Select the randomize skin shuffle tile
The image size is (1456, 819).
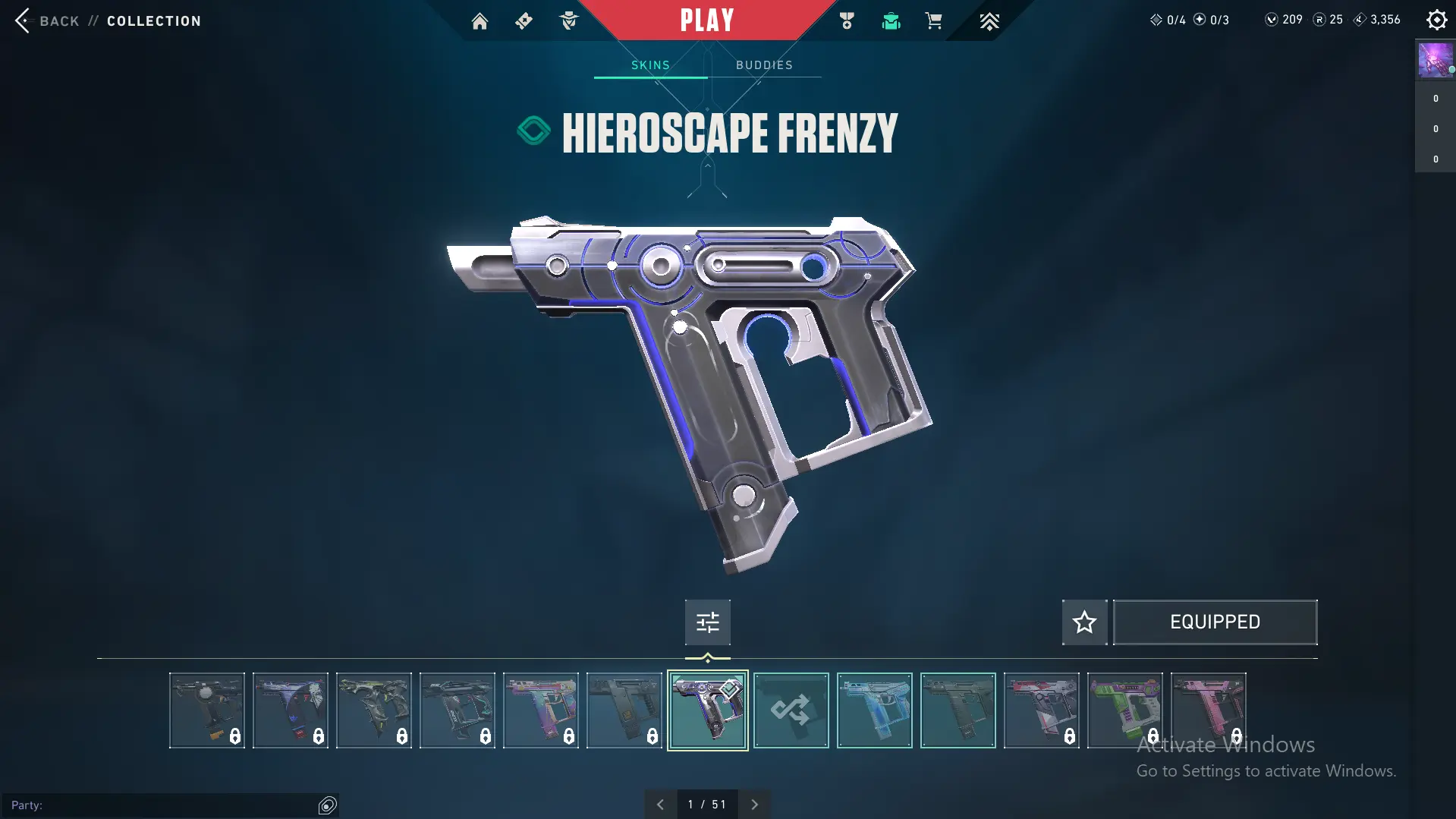(x=791, y=710)
